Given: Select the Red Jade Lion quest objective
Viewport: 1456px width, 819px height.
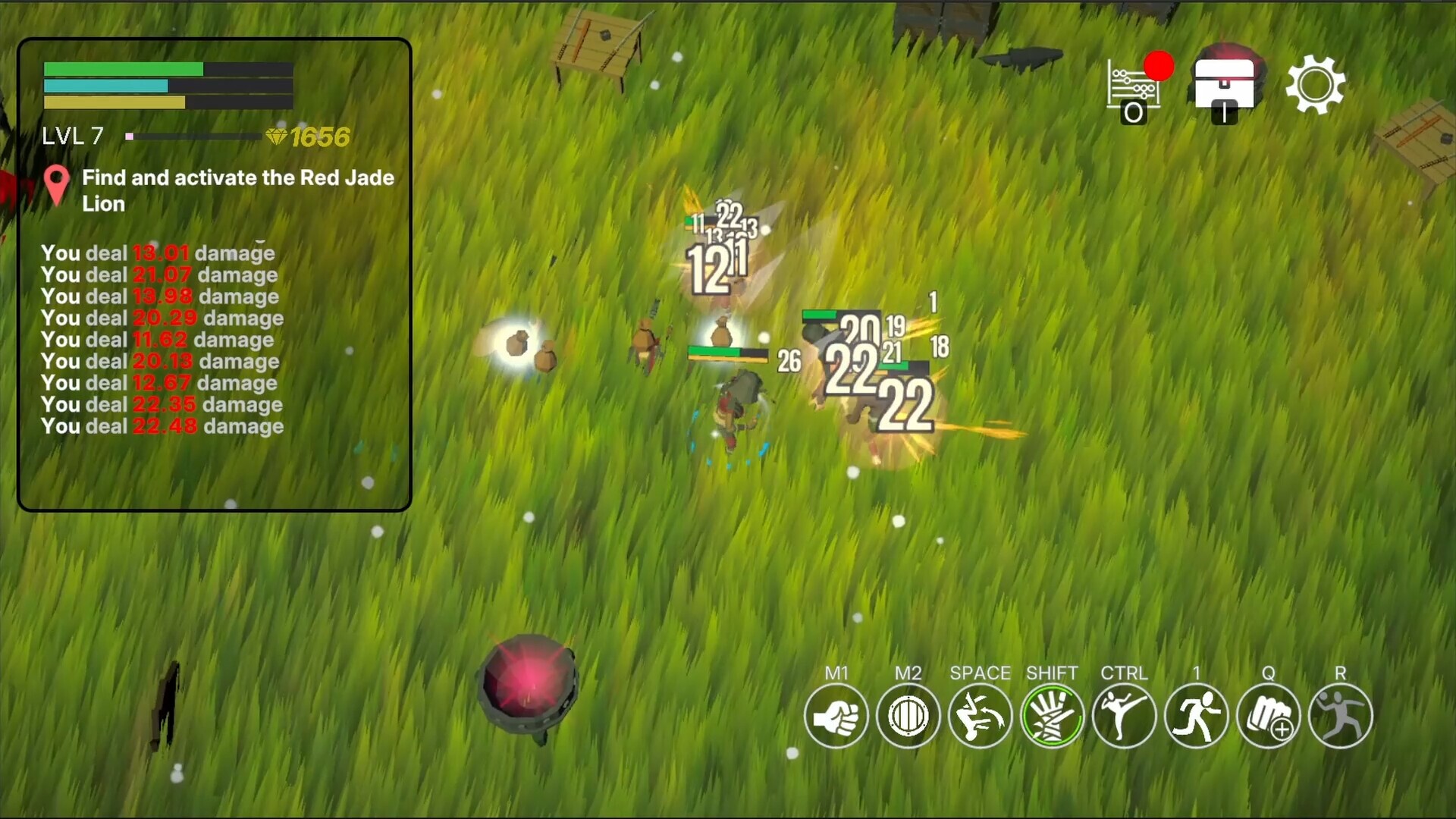Looking at the screenshot, I should pyautogui.click(x=237, y=190).
